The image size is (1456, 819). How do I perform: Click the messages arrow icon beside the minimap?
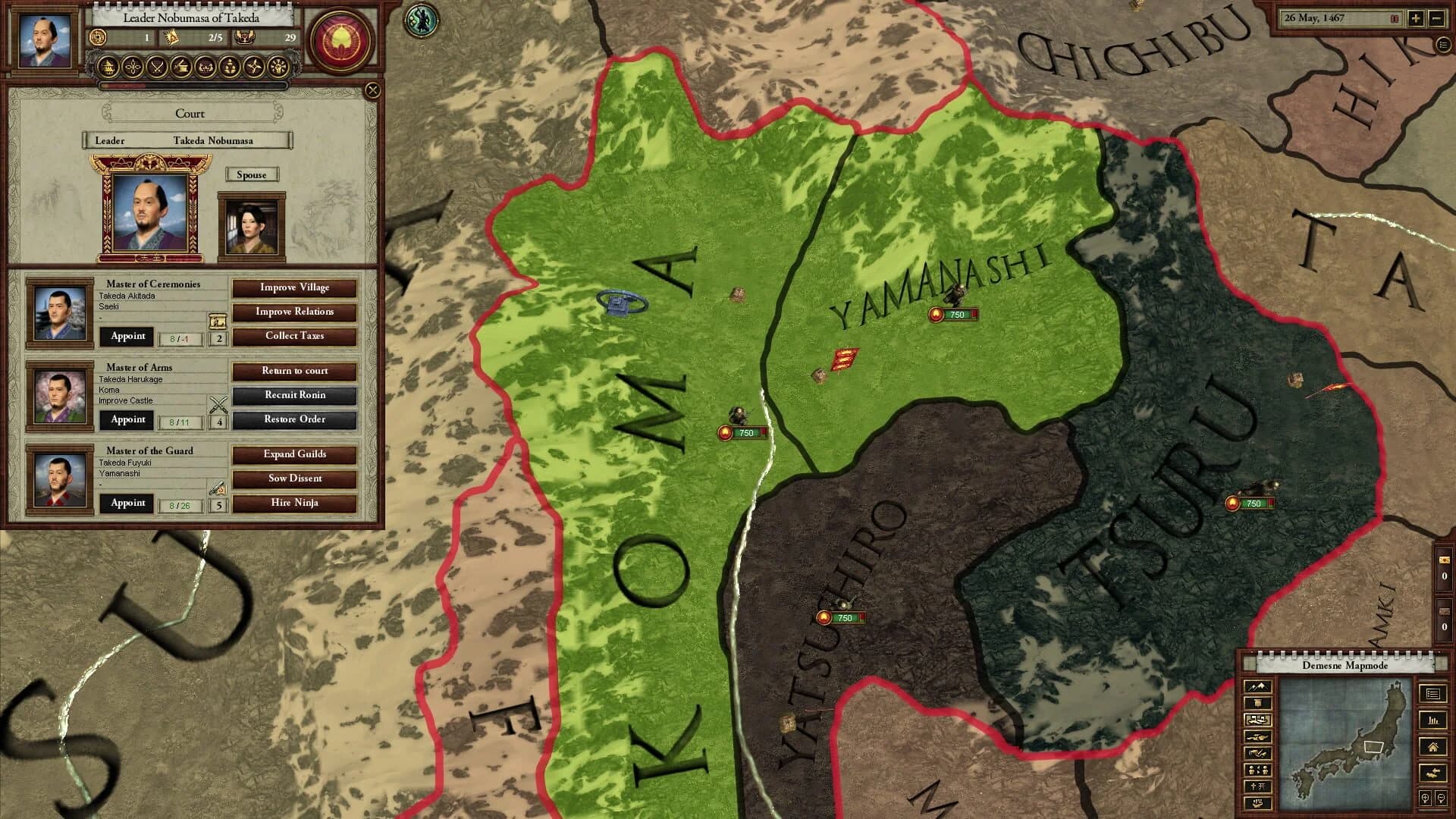(1433, 773)
